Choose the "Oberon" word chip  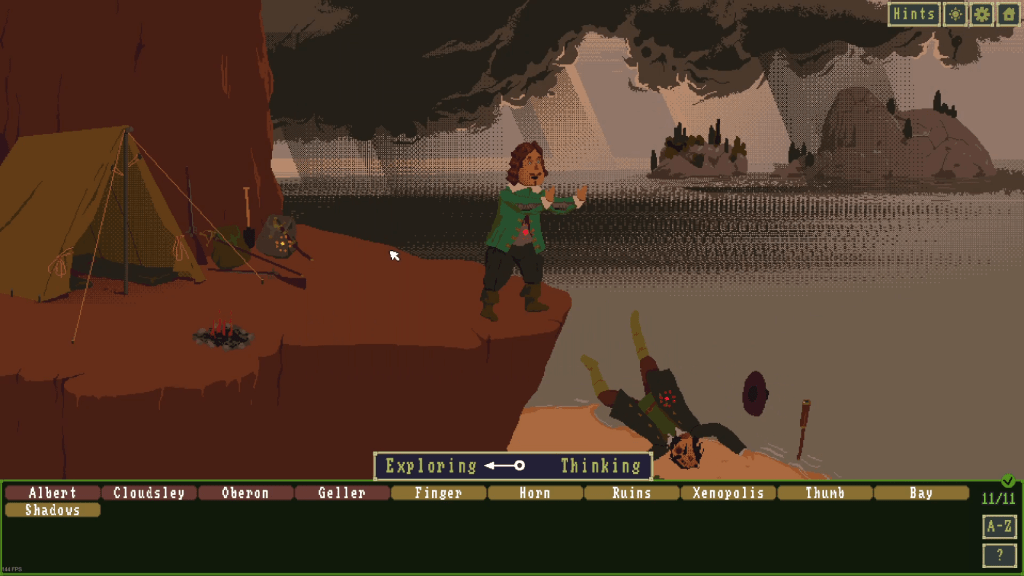coord(246,493)
